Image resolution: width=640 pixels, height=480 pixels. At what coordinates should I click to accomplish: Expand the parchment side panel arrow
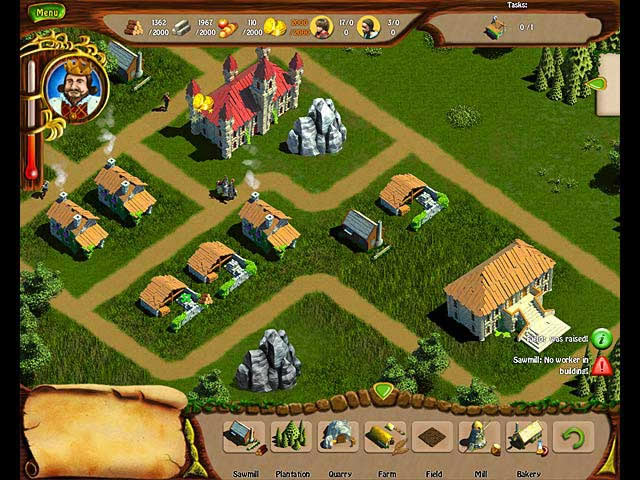point(599,84)
